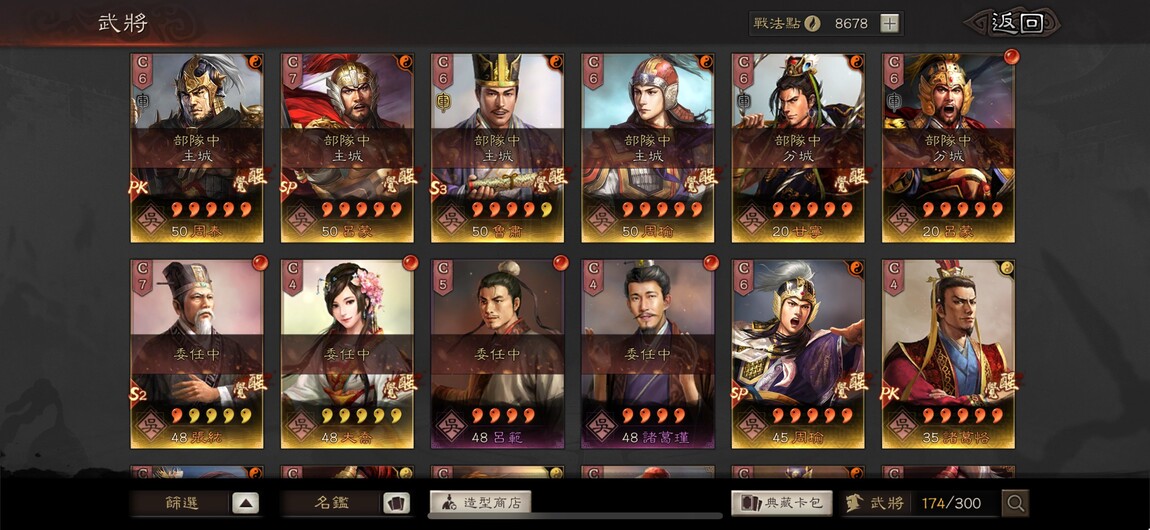1150x530 pixels.
Task: Select the level 45 周瑜 card
Action: coord(798,354)
